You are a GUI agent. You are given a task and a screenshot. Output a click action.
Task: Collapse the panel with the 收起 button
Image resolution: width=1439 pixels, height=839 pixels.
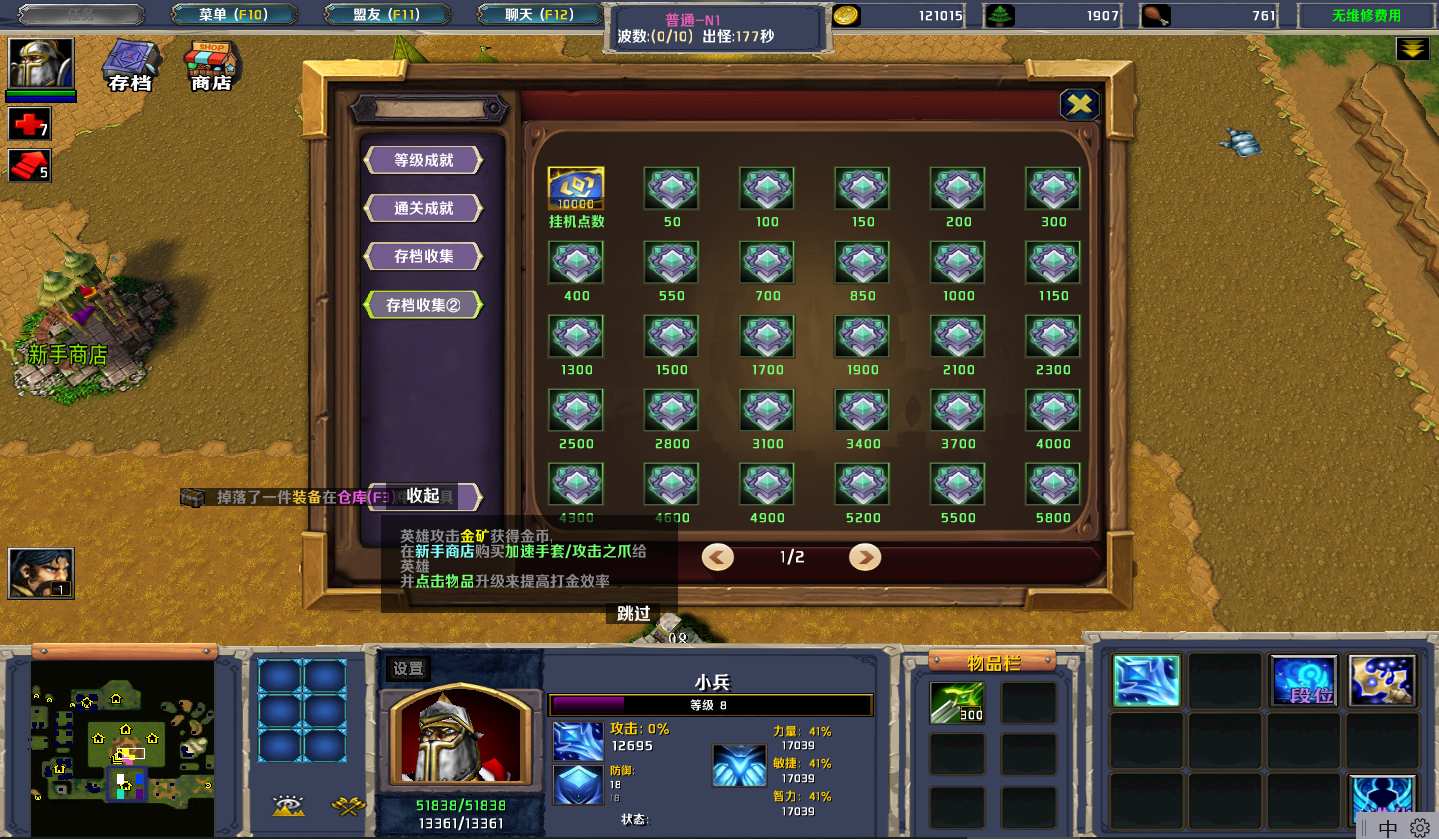(x=424, y=496)
